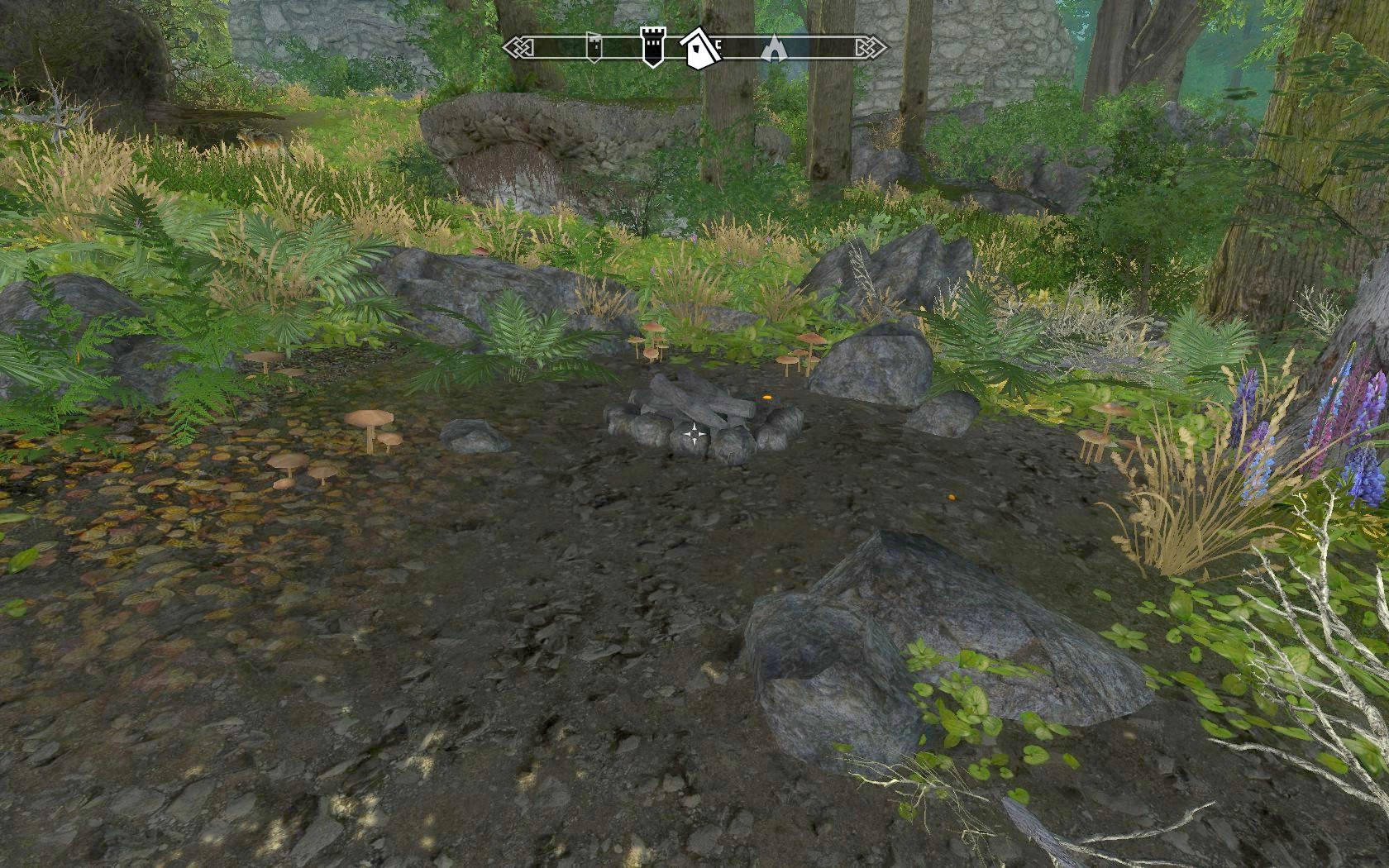This screenshot has height=868, width=1389.
Task: Click the black fort tower compass marker
Action: coord(652,47)
